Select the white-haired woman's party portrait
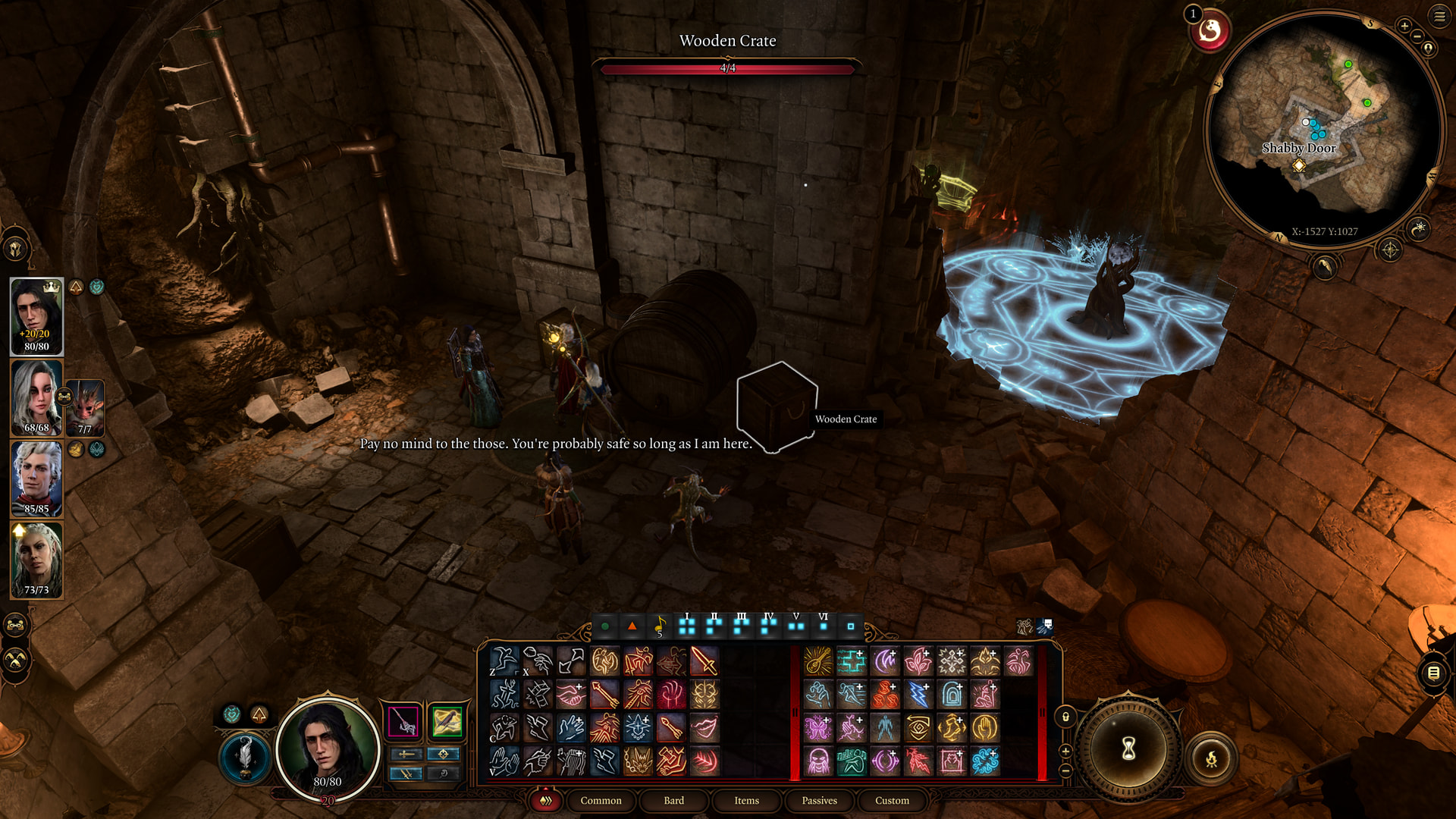The height and width of the screenshot is (819, 1456). (x=36, y=398)
